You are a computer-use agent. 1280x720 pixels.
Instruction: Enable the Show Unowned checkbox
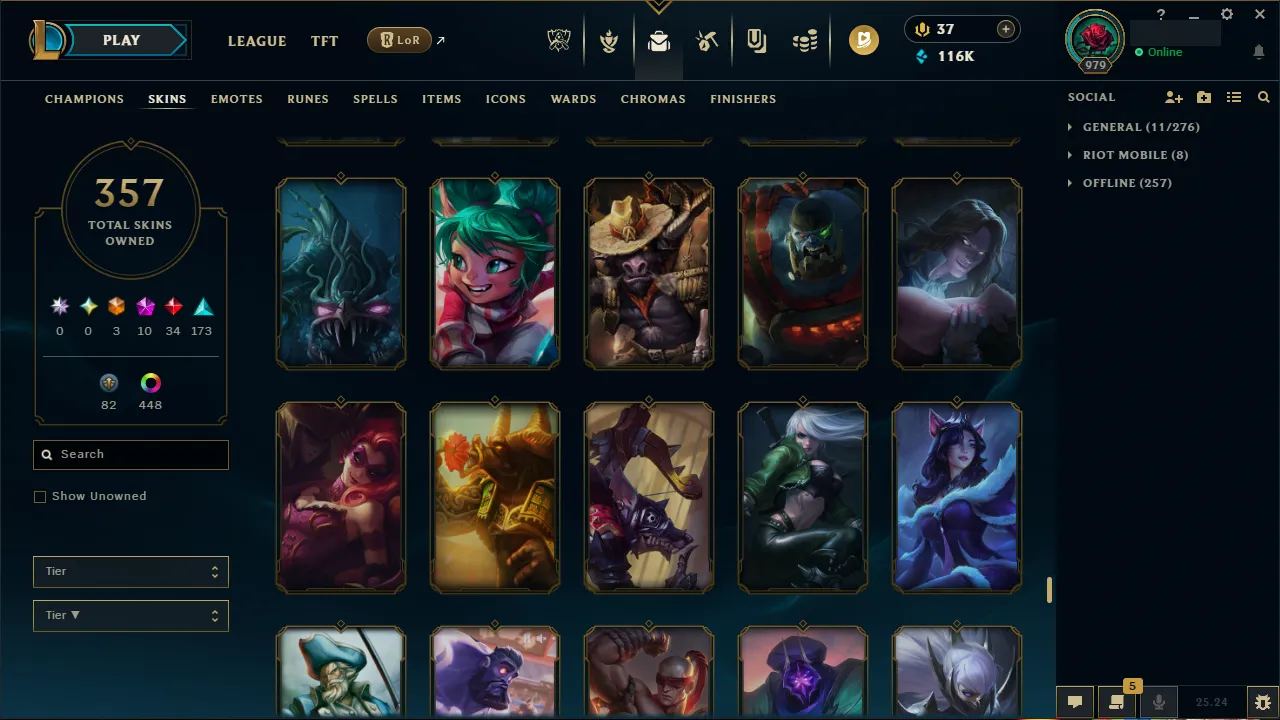coord(40,496)
